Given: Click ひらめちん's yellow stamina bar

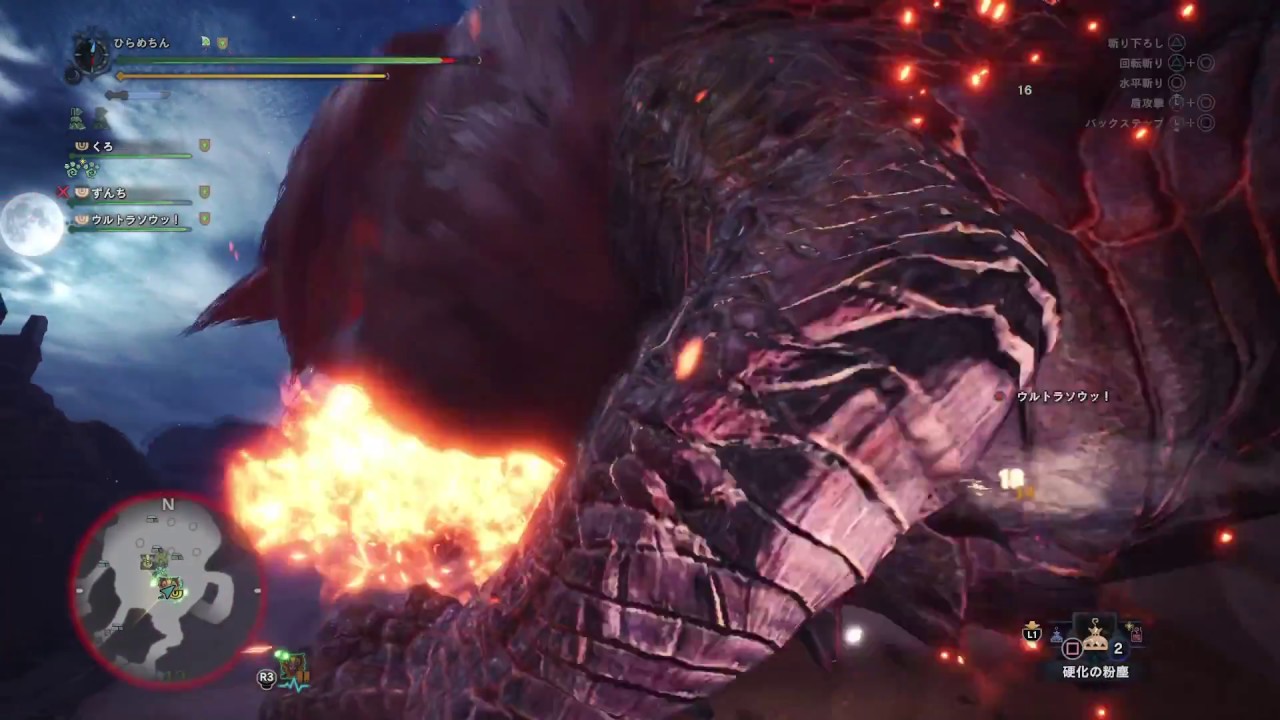Looking at the screenshot, I should [x=250, y=76].
